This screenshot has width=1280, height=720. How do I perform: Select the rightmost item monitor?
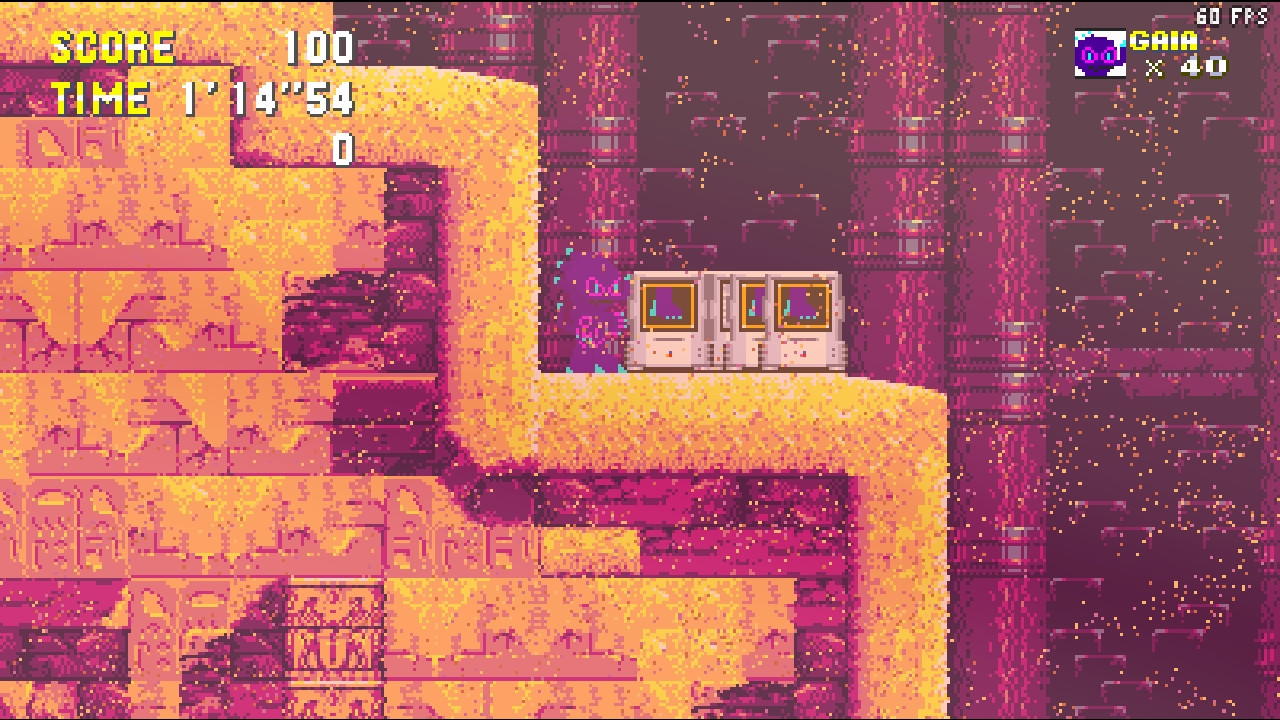(x=803, y=320)
